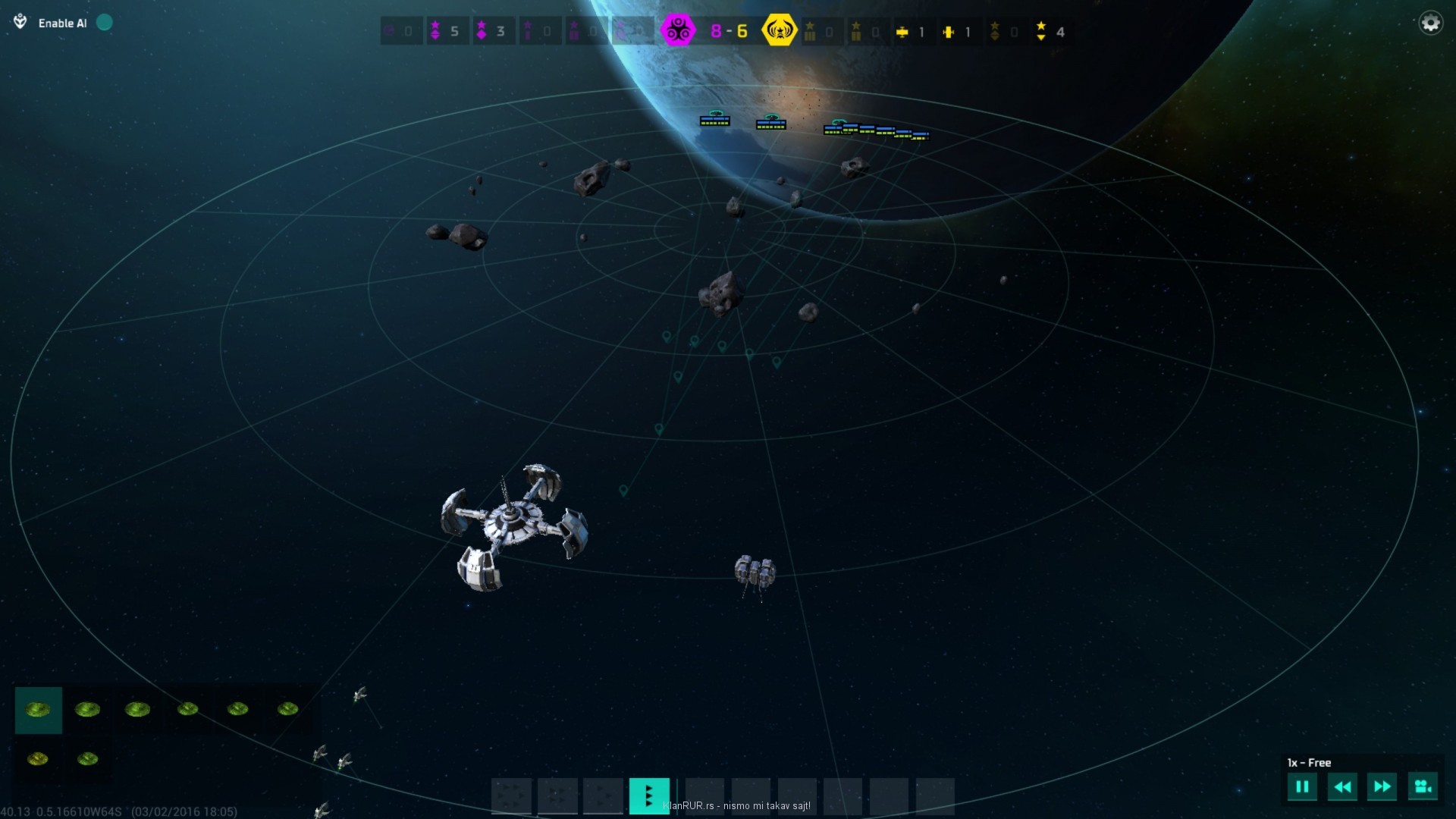The width and height of the screenshot is (1456, 819).
Task: Rewind the battle playback speed
Action: coord(1342,787)
